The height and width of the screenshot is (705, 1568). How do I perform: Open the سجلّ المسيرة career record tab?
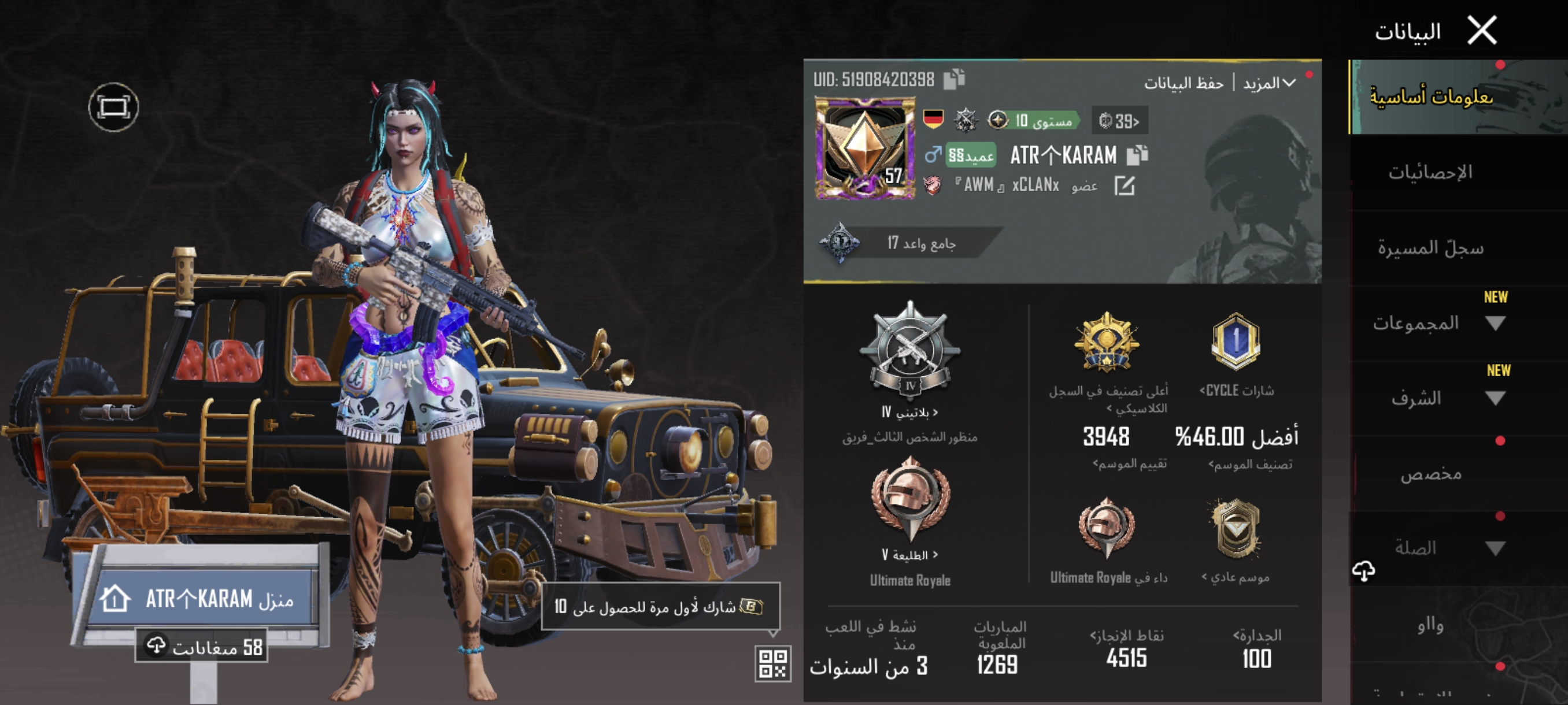1430,248
